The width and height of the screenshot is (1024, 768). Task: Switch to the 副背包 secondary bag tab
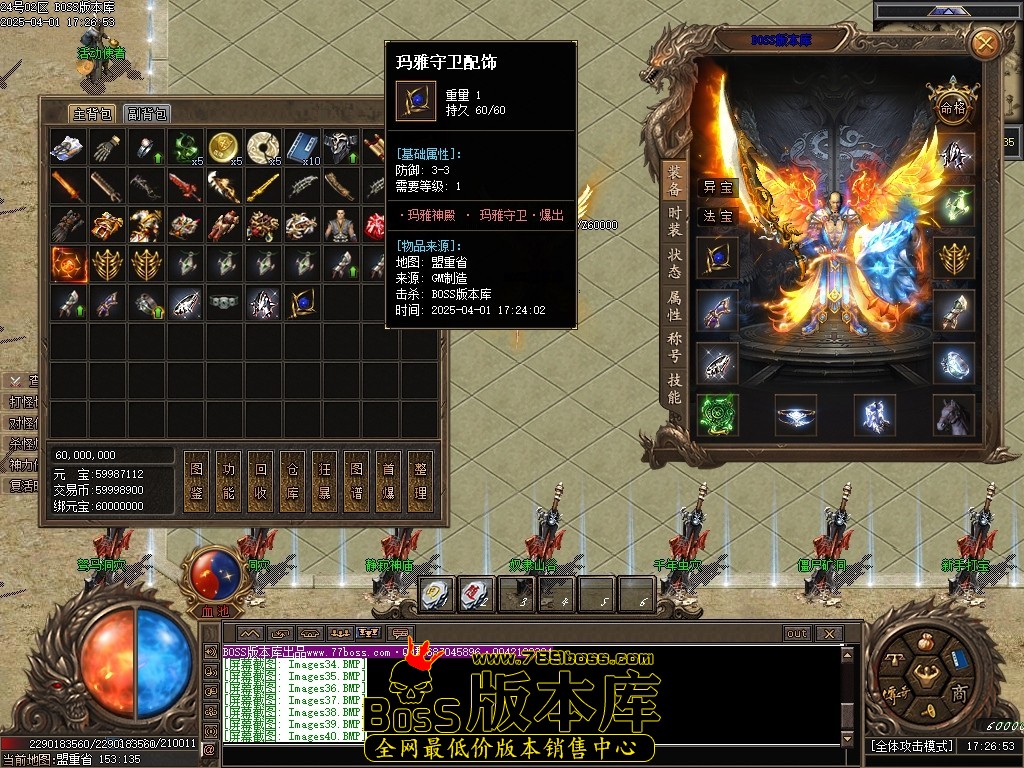coord(148,114)
